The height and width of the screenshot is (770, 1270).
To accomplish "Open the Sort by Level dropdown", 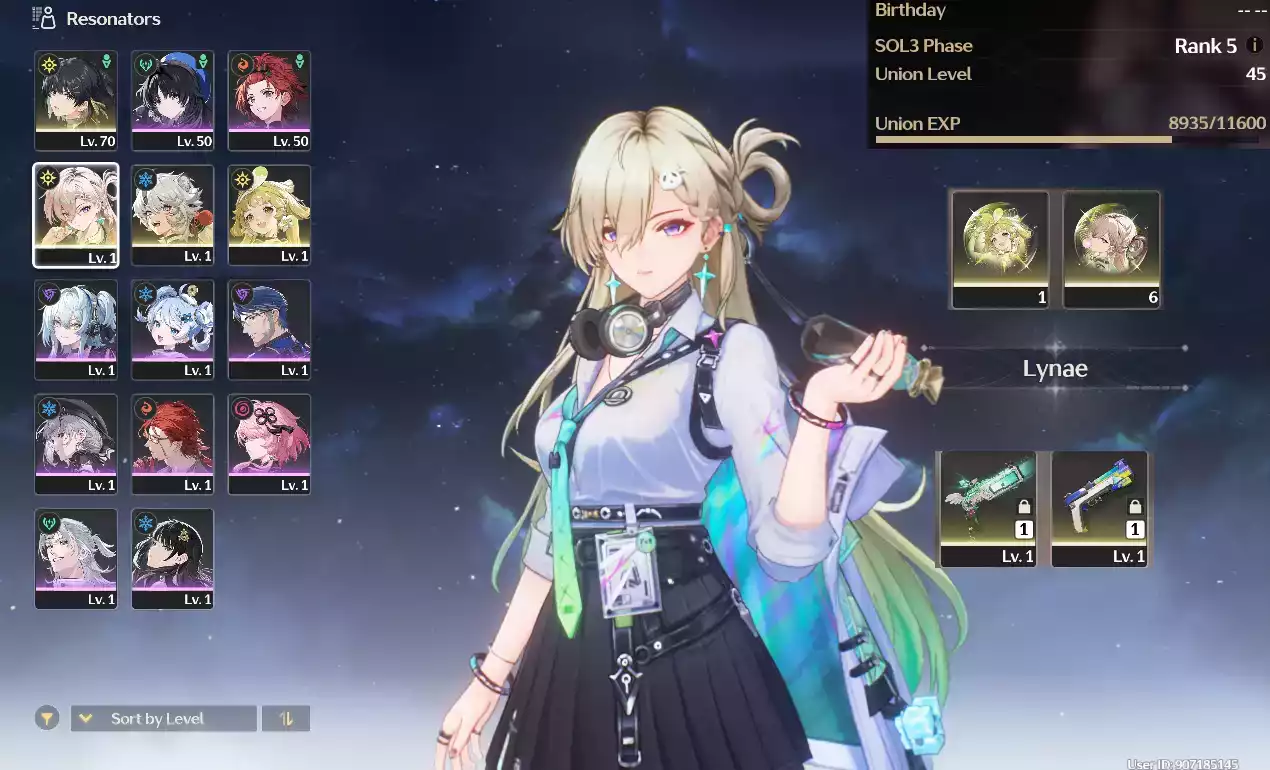I will tap(163, 718).
